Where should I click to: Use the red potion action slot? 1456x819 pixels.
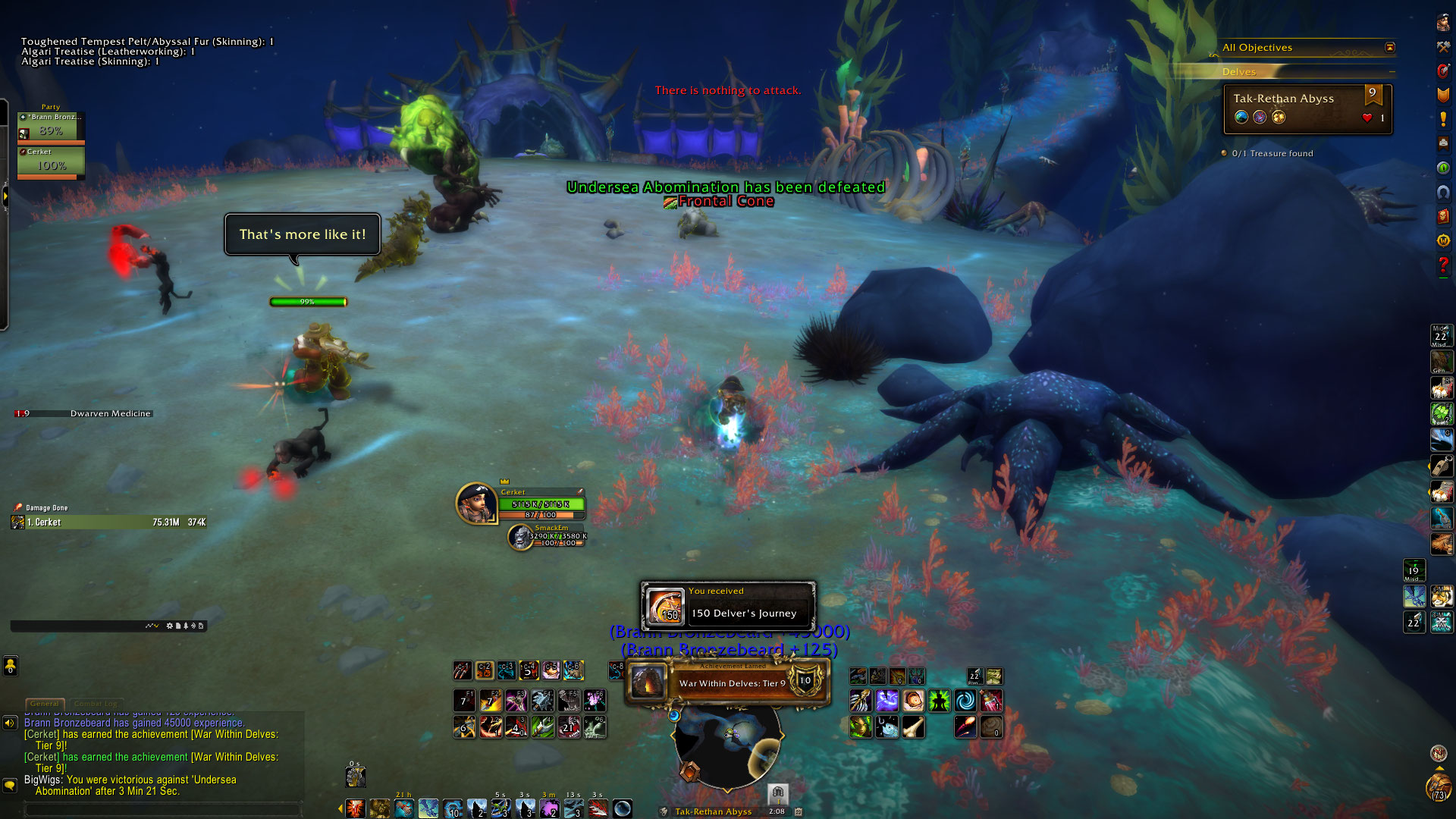(991, 701)
